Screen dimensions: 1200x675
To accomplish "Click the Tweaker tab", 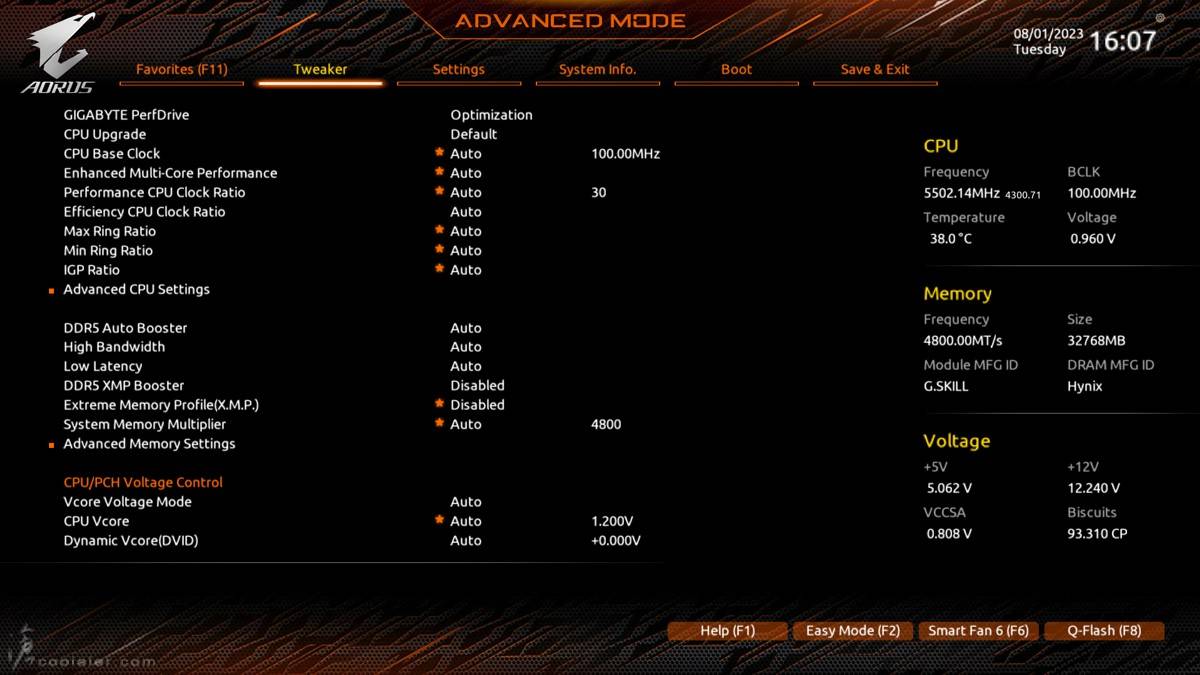I will tap(320, 70).
